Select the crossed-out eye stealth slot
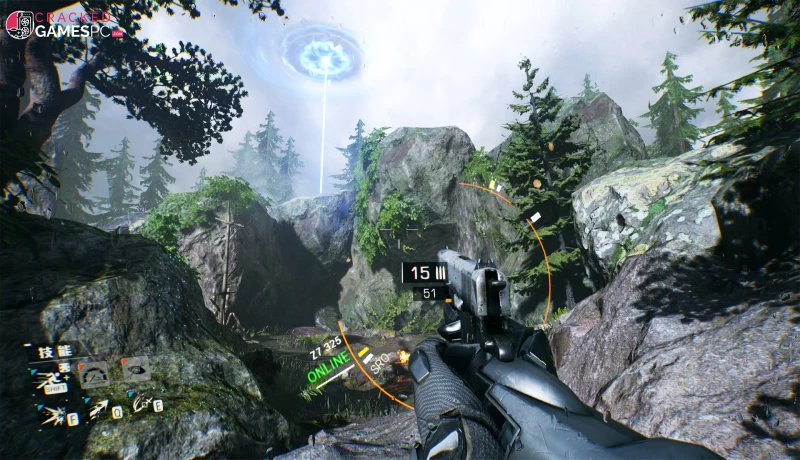This screenshot has height=460, width=800. pos(134,370)
